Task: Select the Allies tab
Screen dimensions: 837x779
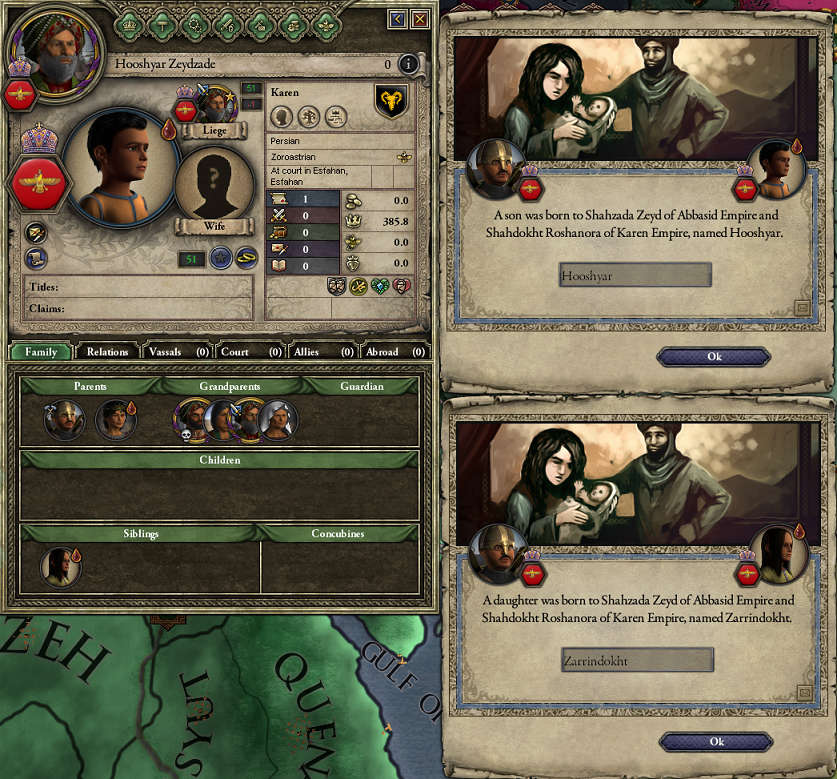Action: tap(320, 352)
